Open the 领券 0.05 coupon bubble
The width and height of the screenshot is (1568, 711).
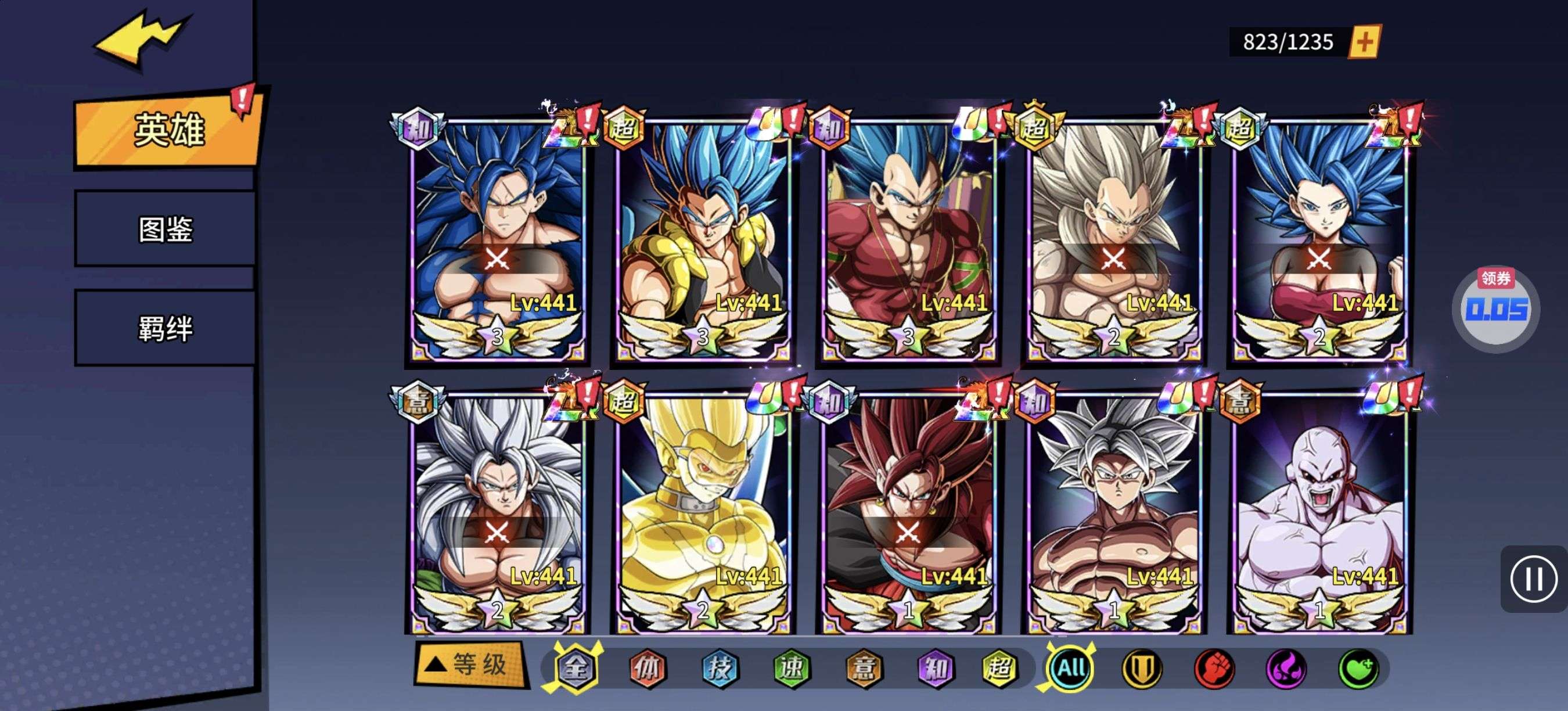(1495, 307)
